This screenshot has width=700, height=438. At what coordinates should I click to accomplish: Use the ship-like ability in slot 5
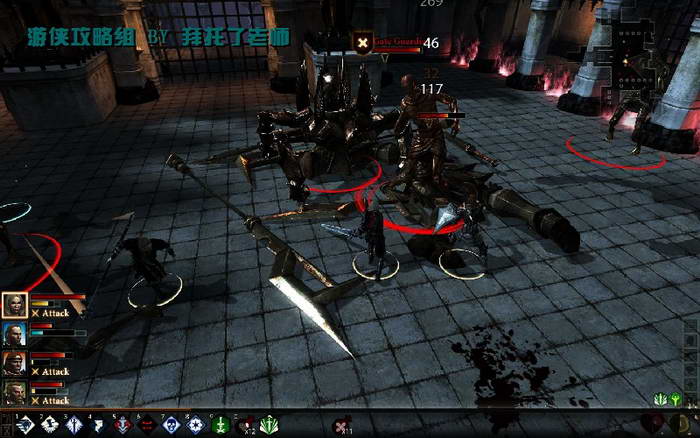(x=122, y=425)
